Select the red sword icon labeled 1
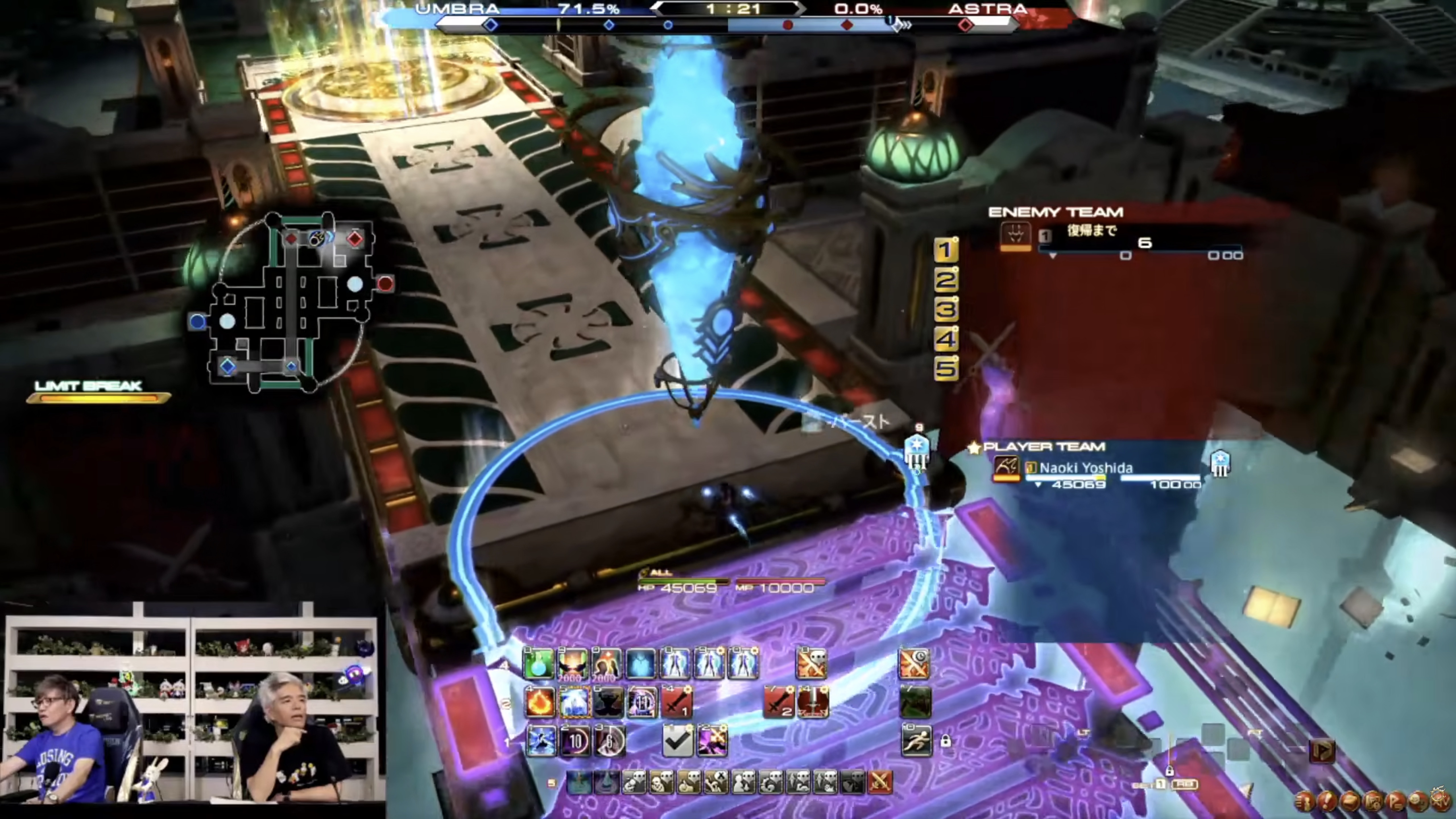 pos(677,703)
